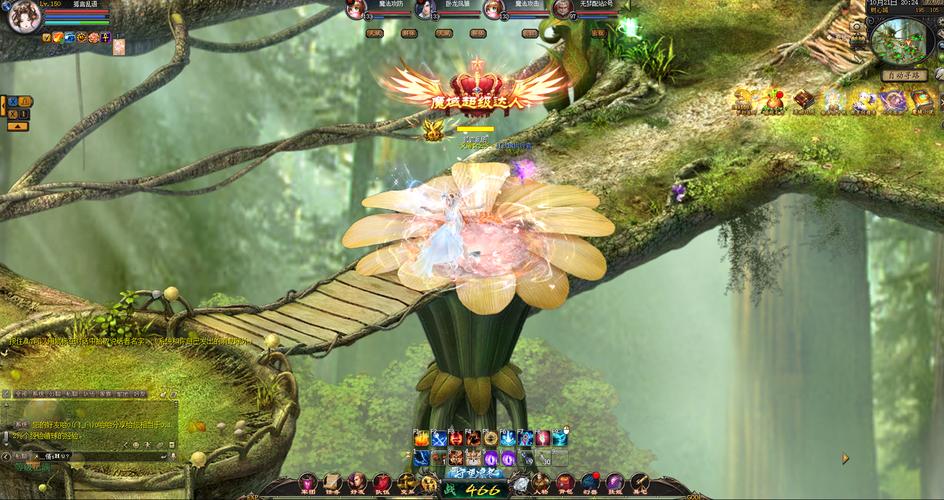Open the 幻兽 pet icon with red dot
The height and width of the screenshot is (500, 944).
(589, 485)
